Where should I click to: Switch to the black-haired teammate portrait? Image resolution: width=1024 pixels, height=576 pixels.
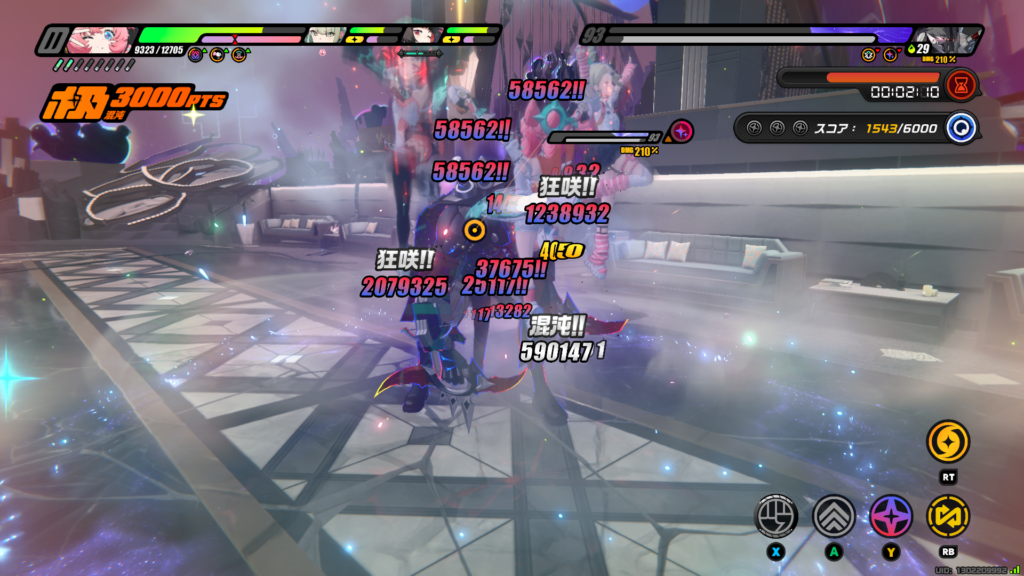[423, 36]
